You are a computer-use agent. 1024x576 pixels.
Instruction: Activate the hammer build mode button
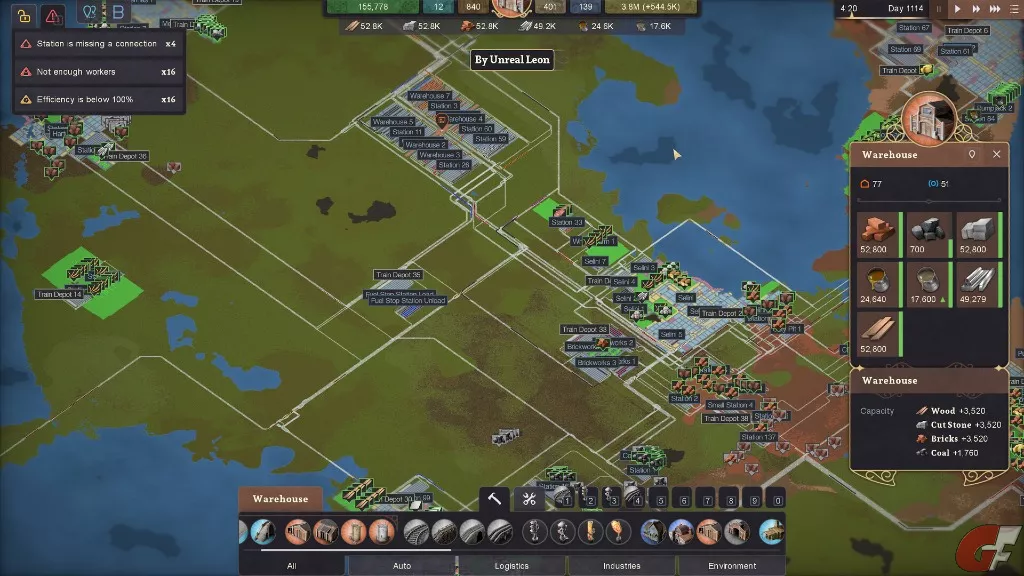click(495, 500)
